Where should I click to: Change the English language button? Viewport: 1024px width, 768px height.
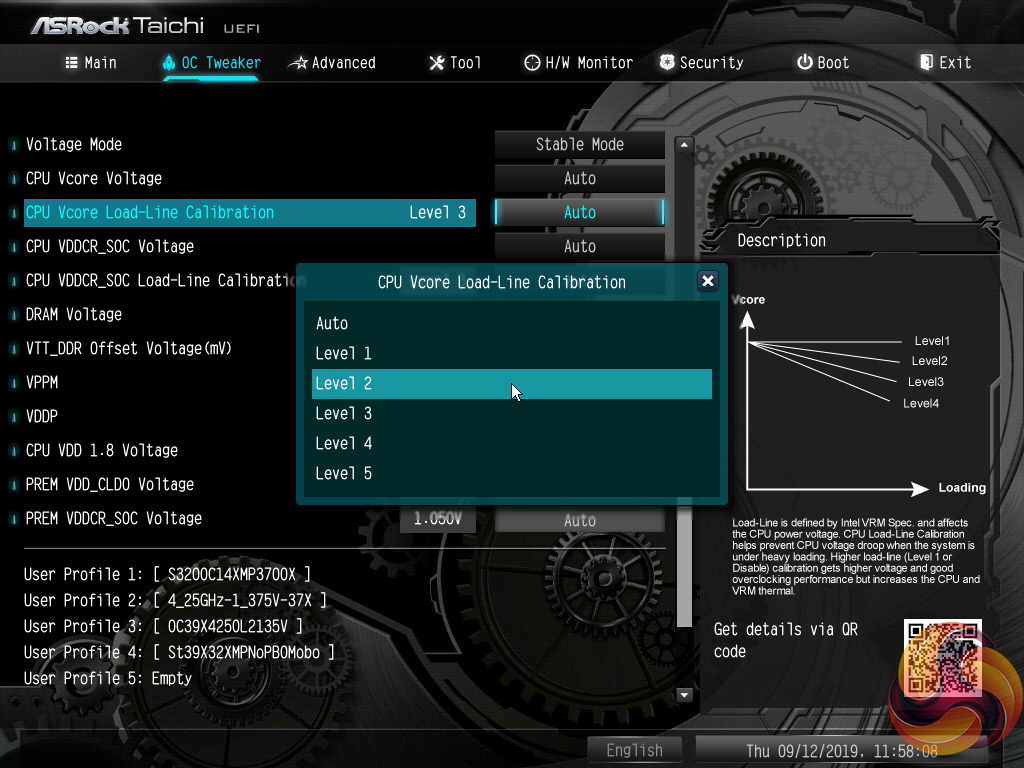tap(634, 750)
